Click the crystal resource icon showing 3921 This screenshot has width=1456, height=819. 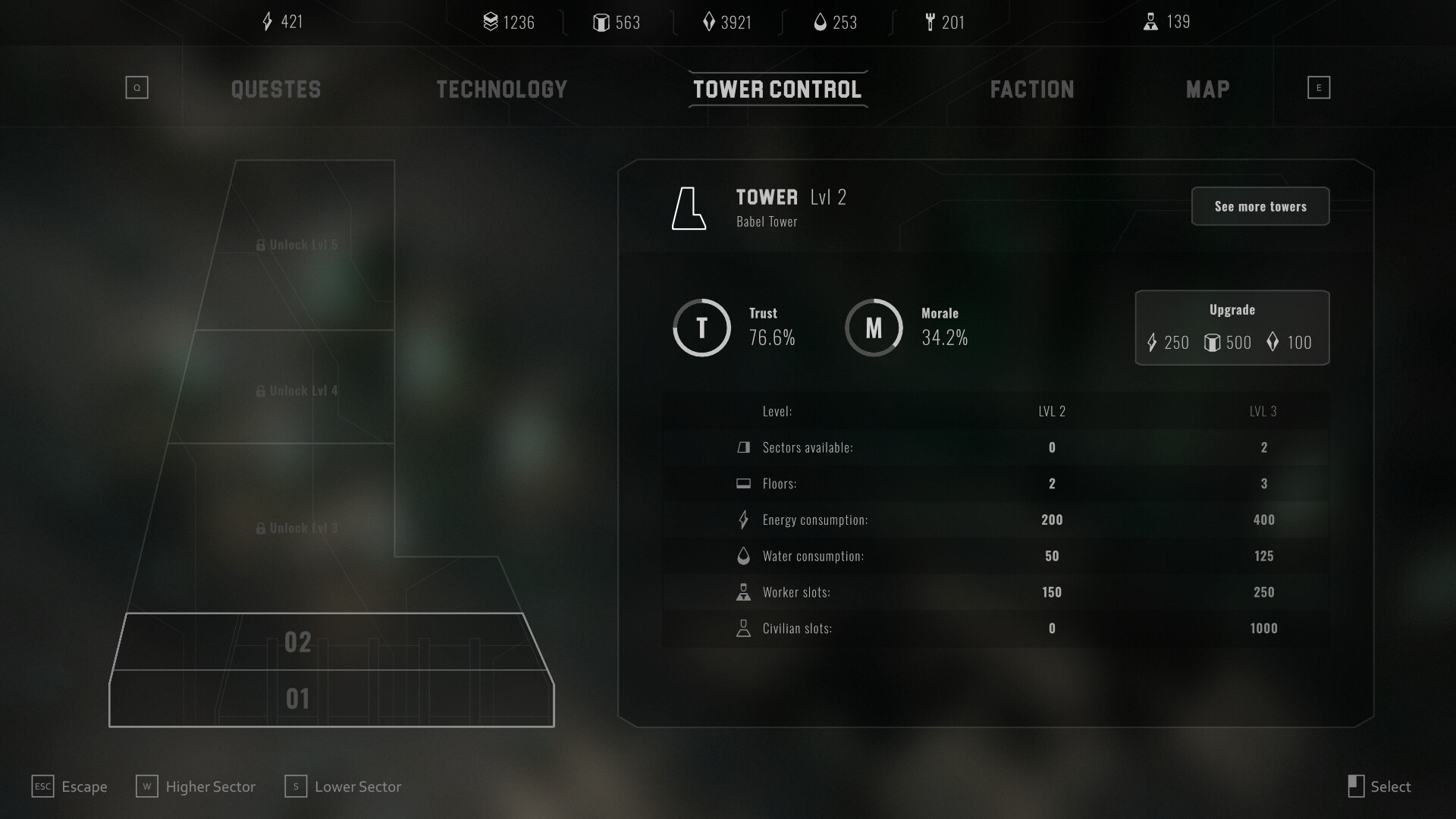[708, 23]
